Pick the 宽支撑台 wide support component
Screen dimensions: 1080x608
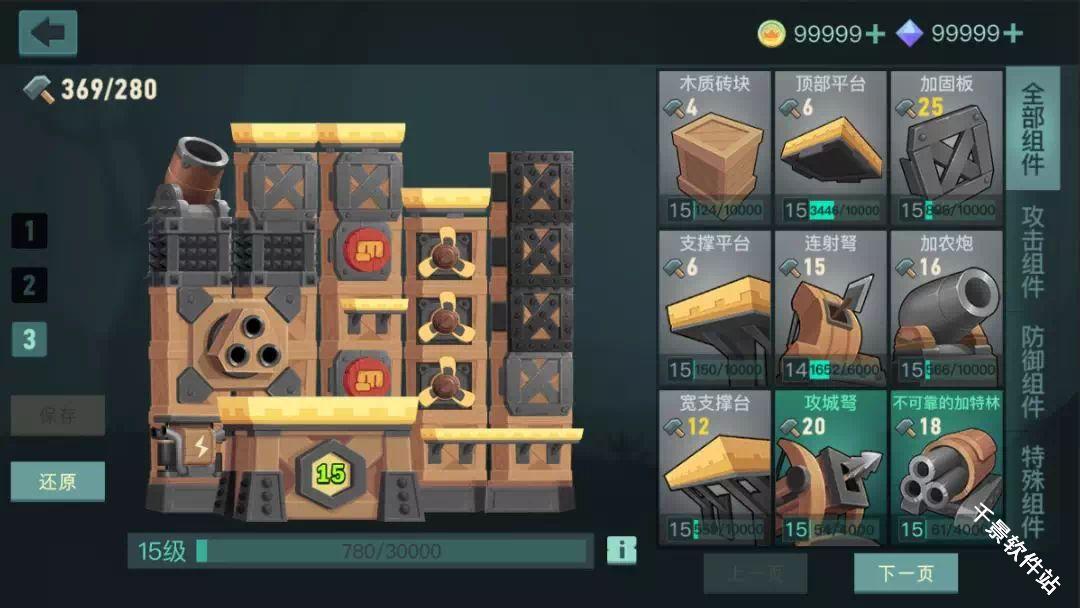pos(714,467)
